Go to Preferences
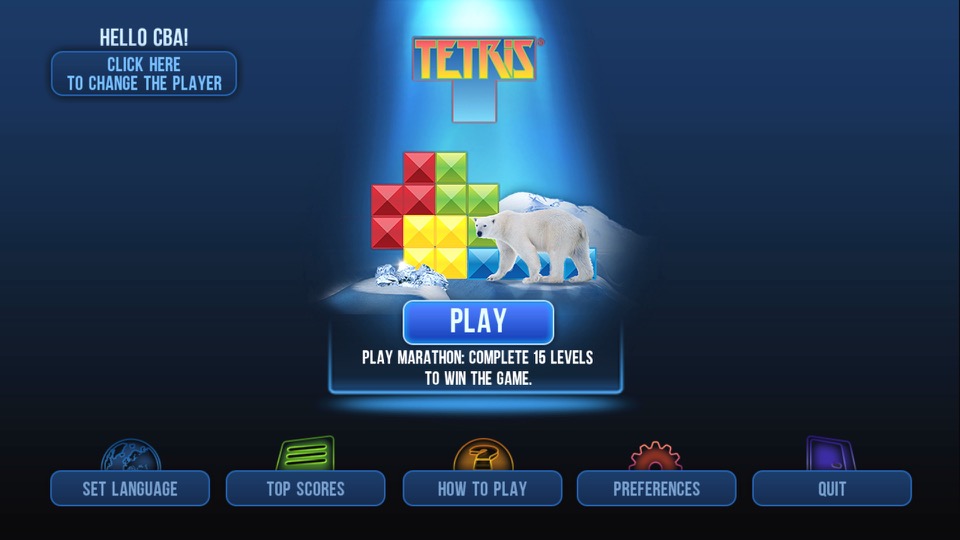Image resolution: width=960 pixels, height=540 pixels. point(656,488)
